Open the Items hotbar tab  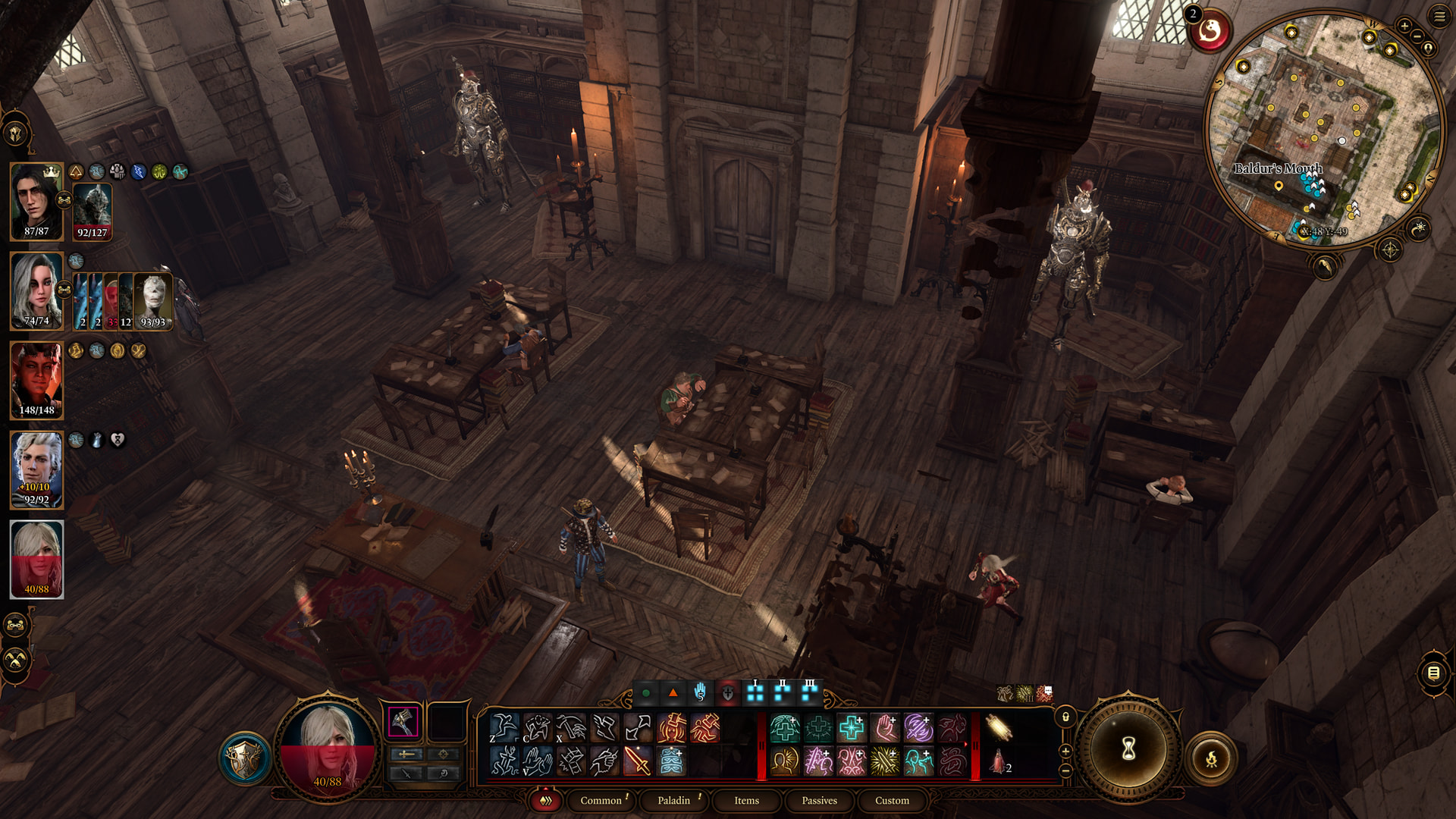(746, 800)
